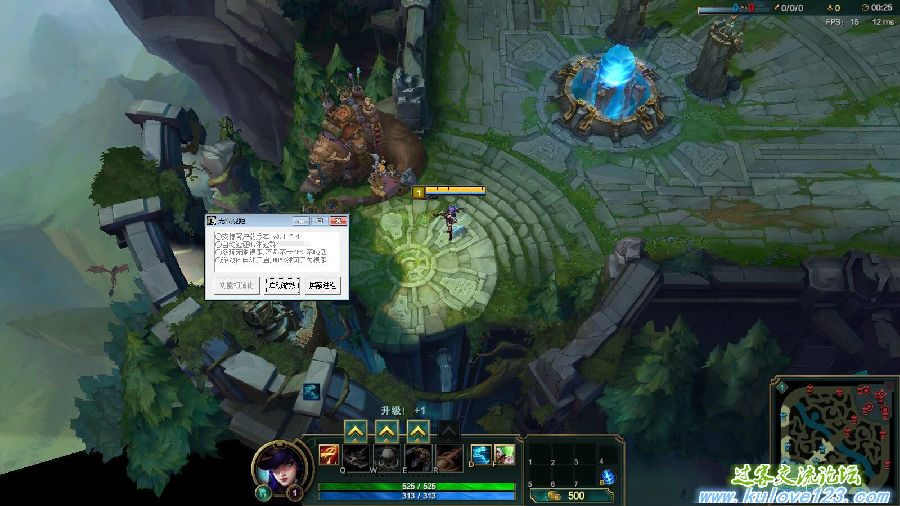
Task: Level up the E ability
Action: click(418, 430)
